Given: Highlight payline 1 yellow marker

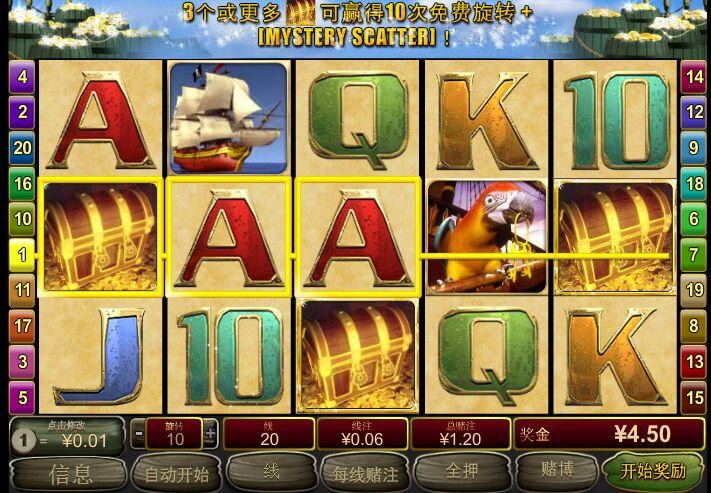Looking at the screenshot, I should coord(22,255).
